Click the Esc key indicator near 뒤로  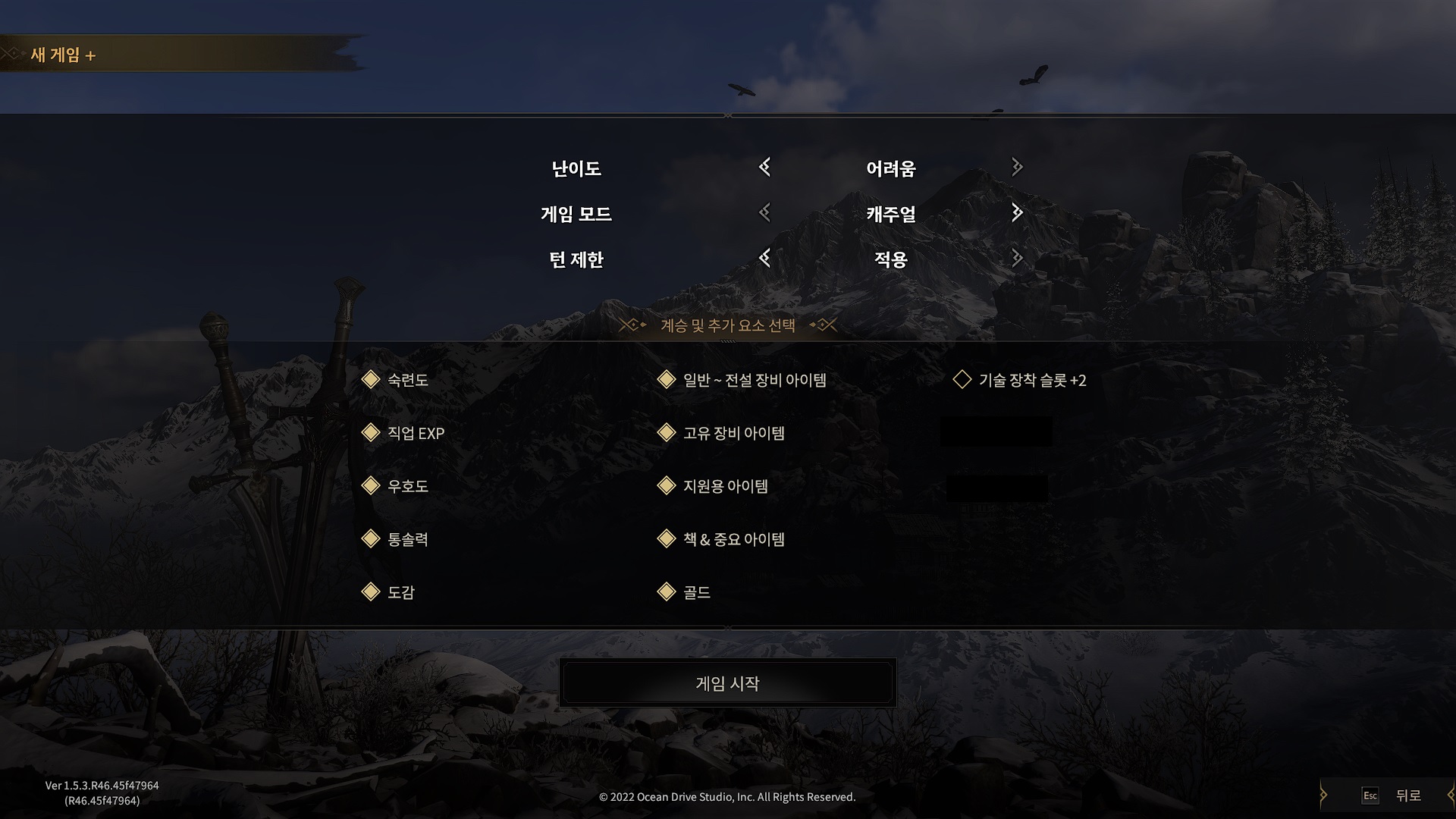pos(1370,795)
